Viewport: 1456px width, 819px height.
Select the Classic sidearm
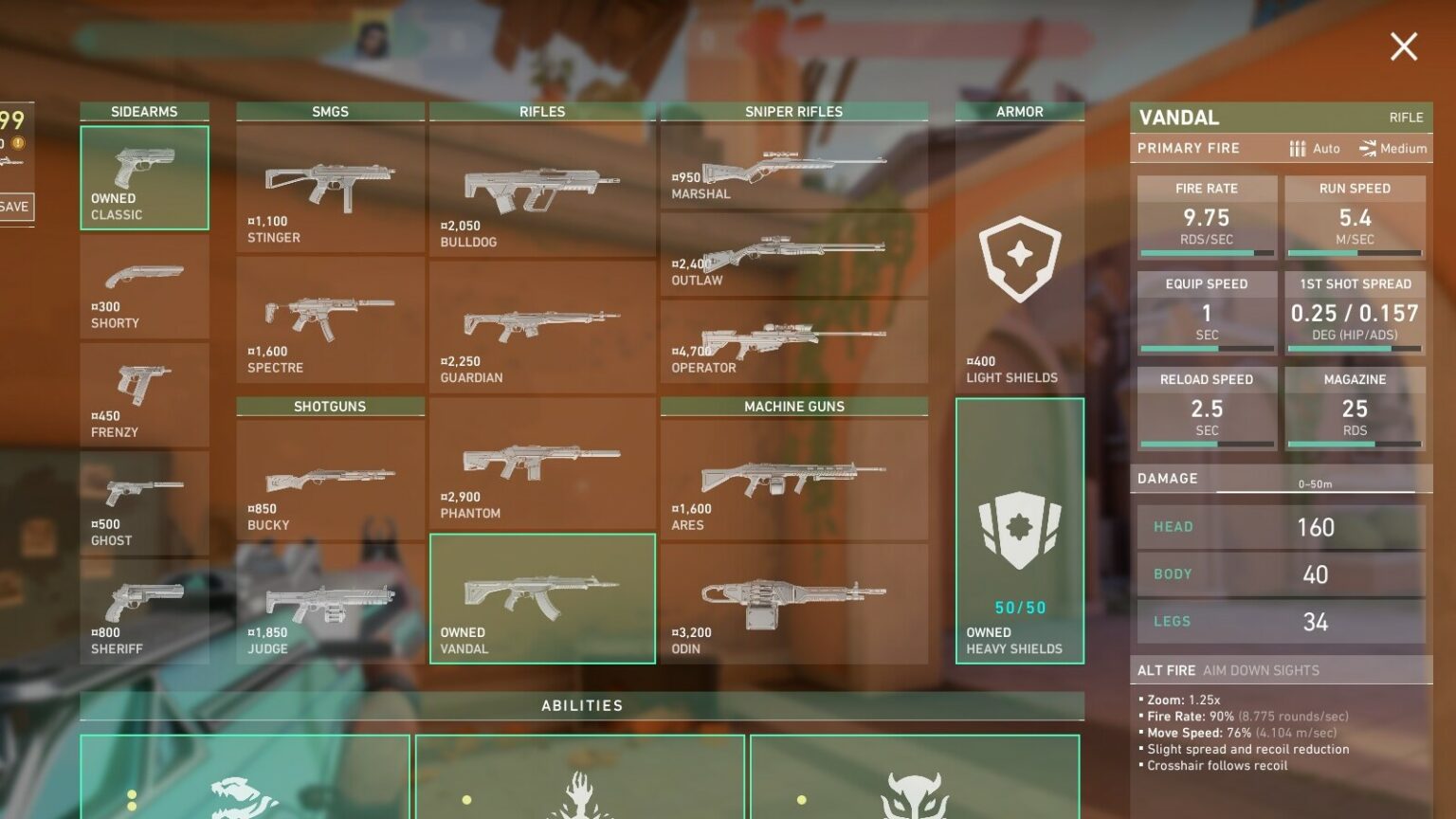(x=143, y=175)
